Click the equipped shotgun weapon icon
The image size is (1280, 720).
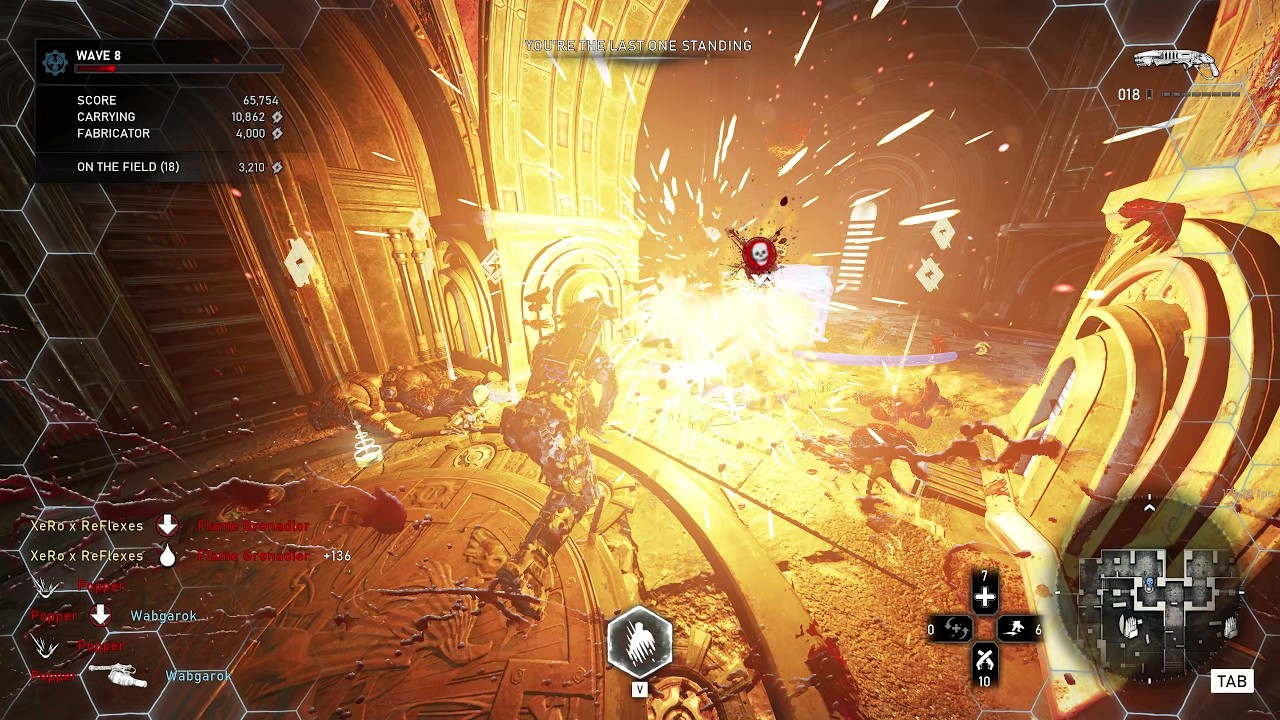(1177, 63)
